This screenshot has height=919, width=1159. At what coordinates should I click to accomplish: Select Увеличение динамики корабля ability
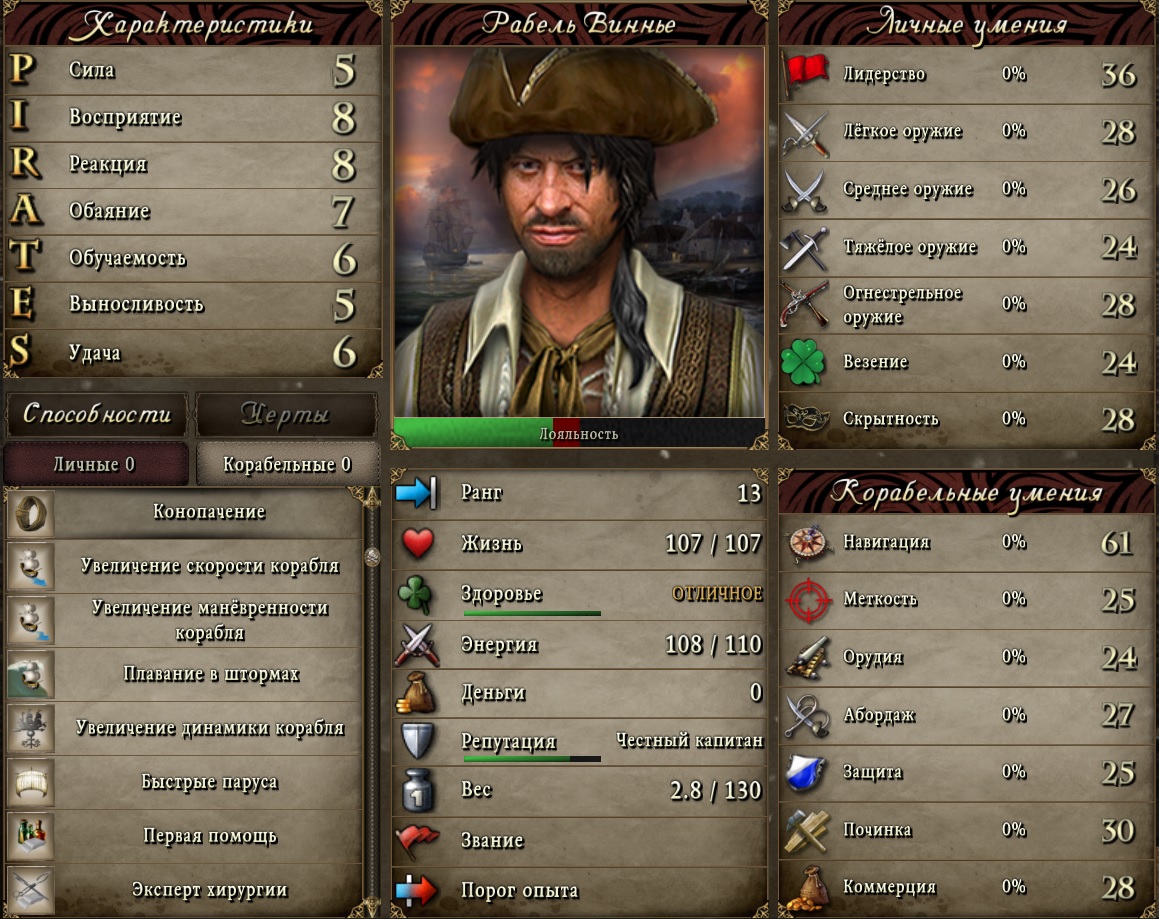[208, 728]
